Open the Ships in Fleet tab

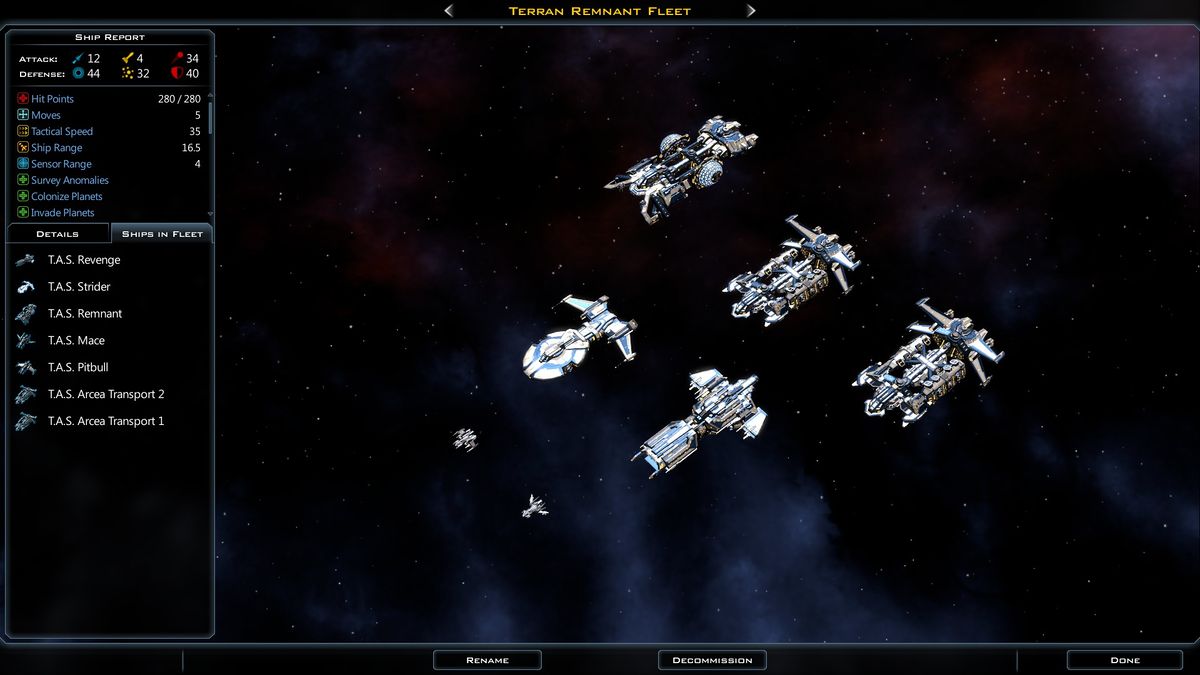162,234
